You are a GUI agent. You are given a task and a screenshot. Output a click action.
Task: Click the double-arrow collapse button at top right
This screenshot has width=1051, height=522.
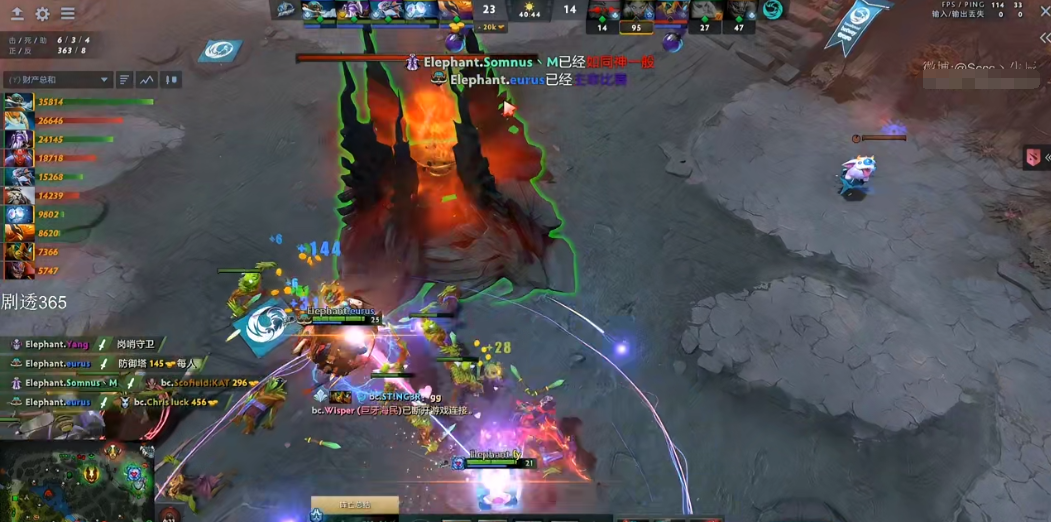tap(1044, 38)
